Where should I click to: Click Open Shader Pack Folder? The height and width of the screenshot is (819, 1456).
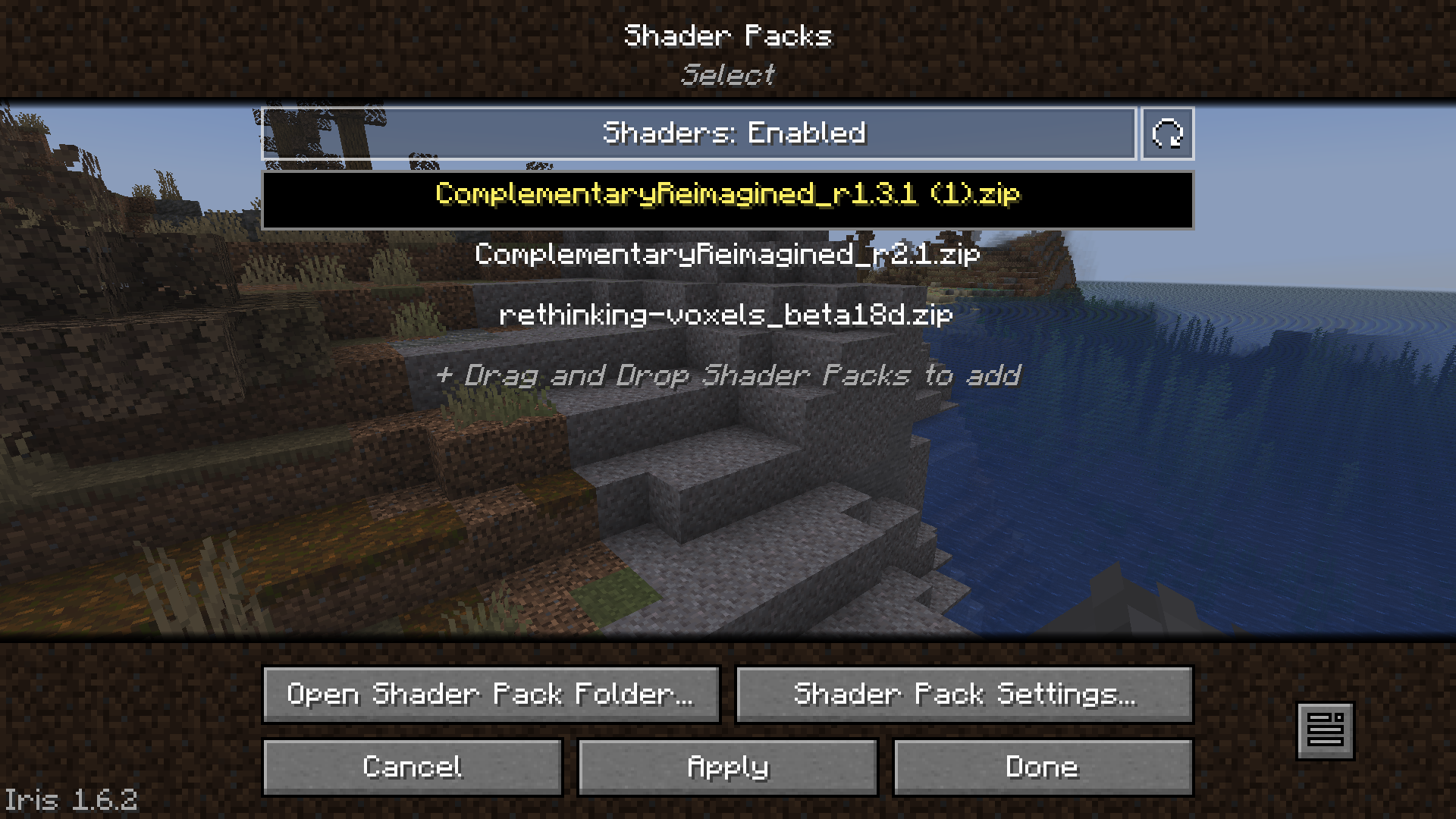(491, 694)
